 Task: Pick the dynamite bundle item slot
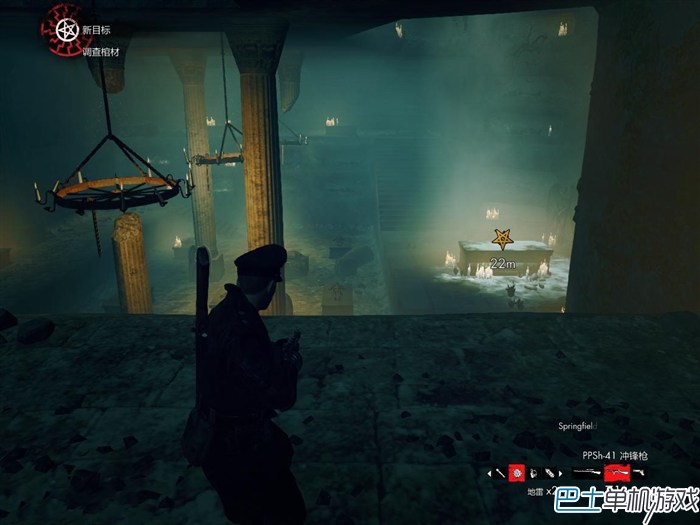(x=548, y=472)
